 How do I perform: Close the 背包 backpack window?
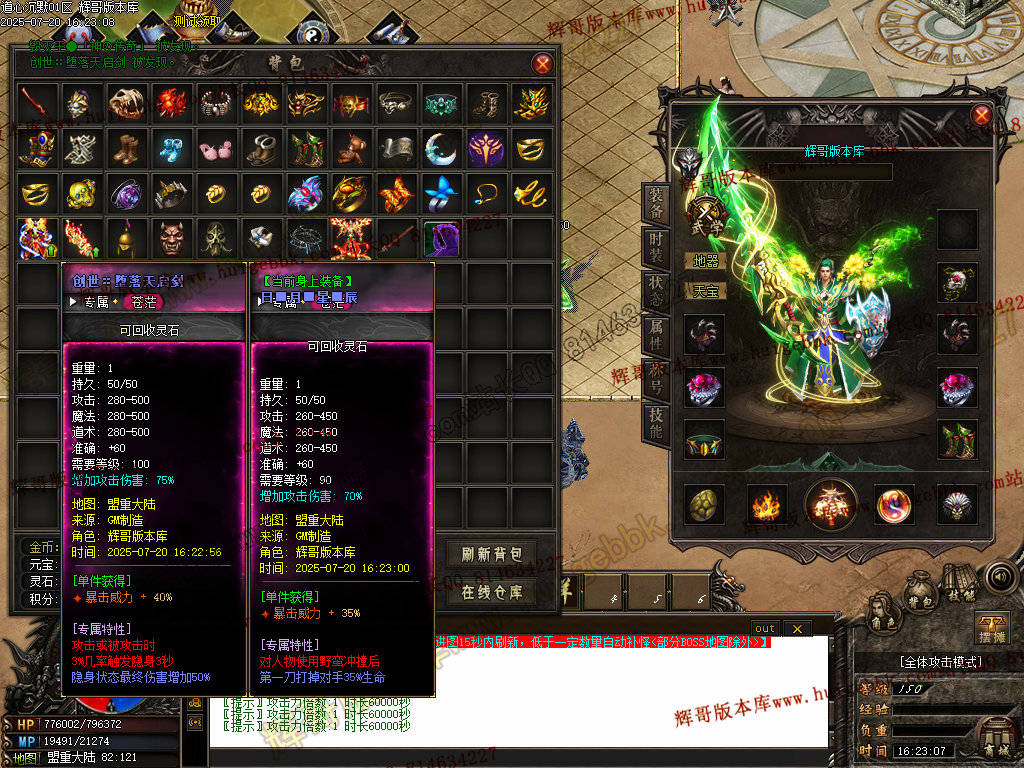coord(542,64)
